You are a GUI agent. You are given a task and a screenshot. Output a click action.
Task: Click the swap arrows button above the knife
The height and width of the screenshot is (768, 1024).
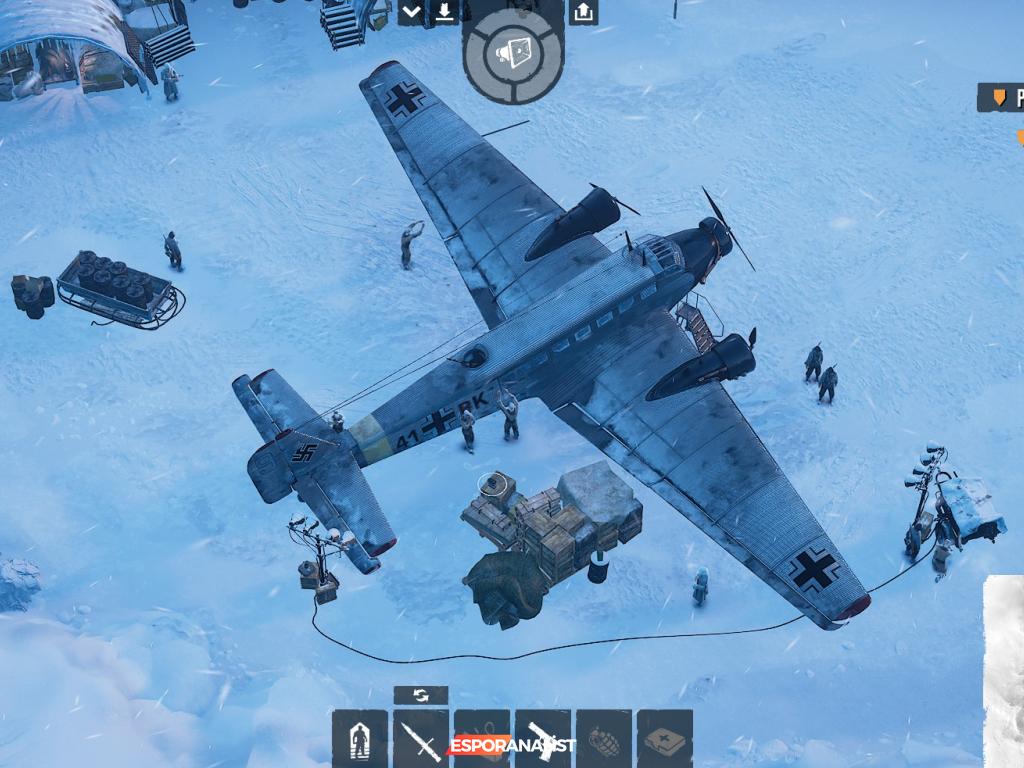coord(421,695)
